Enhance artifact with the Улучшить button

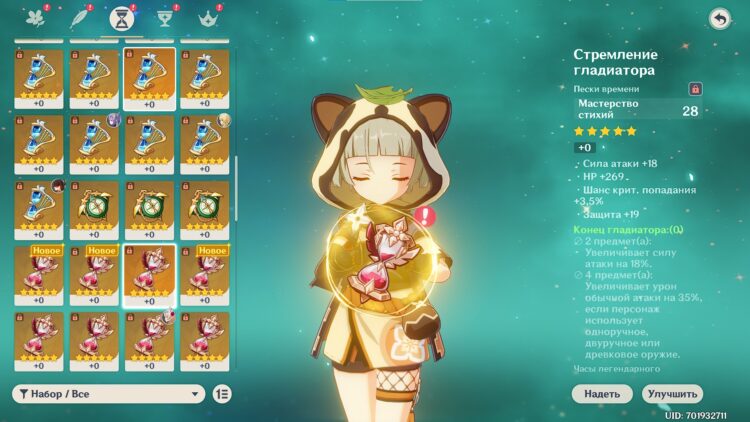672,394
